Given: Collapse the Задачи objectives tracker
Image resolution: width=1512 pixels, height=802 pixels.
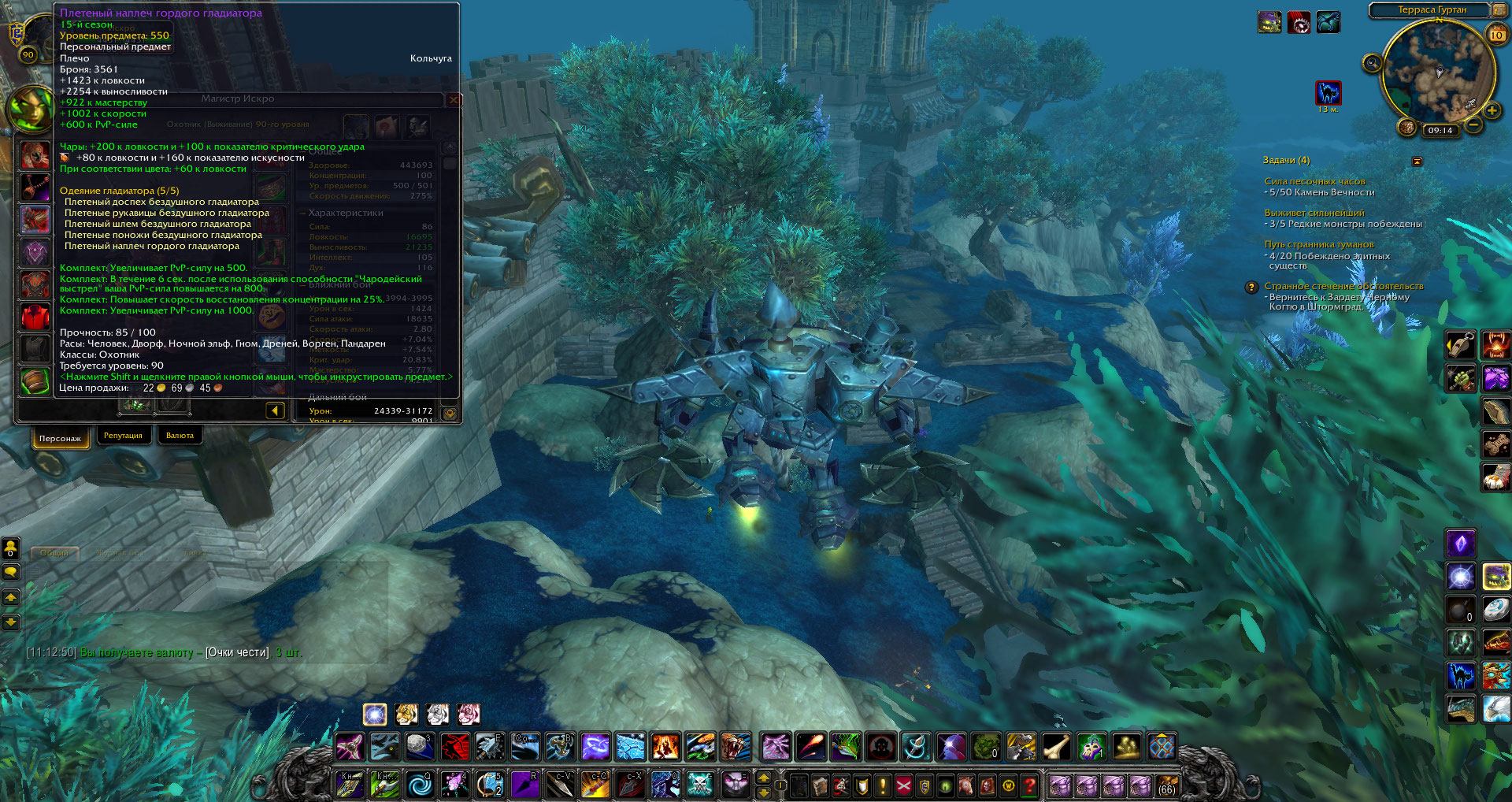Looking at the screenshot, I should 1417,162.
